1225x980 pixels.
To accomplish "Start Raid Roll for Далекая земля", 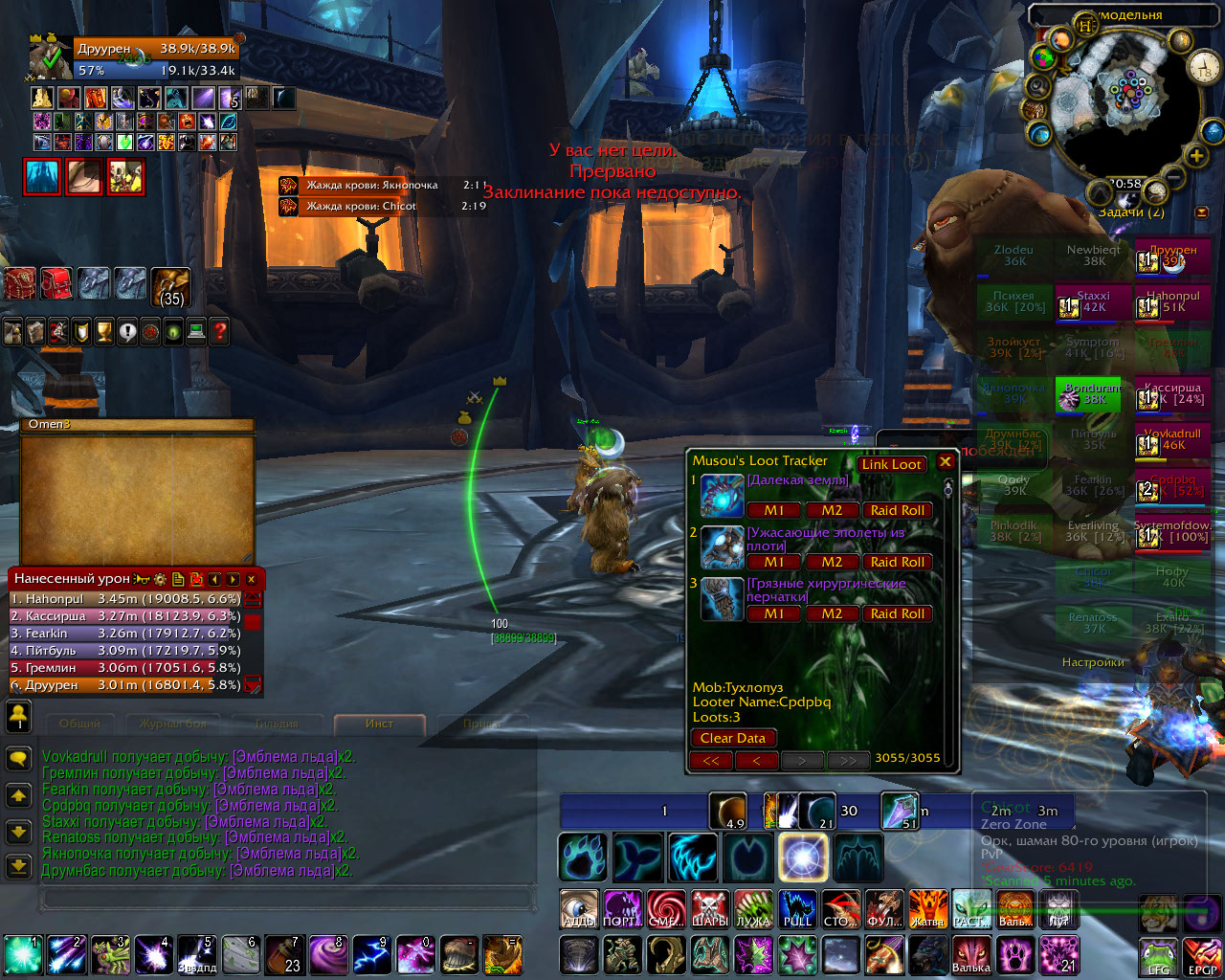I will tap(897, 510).
